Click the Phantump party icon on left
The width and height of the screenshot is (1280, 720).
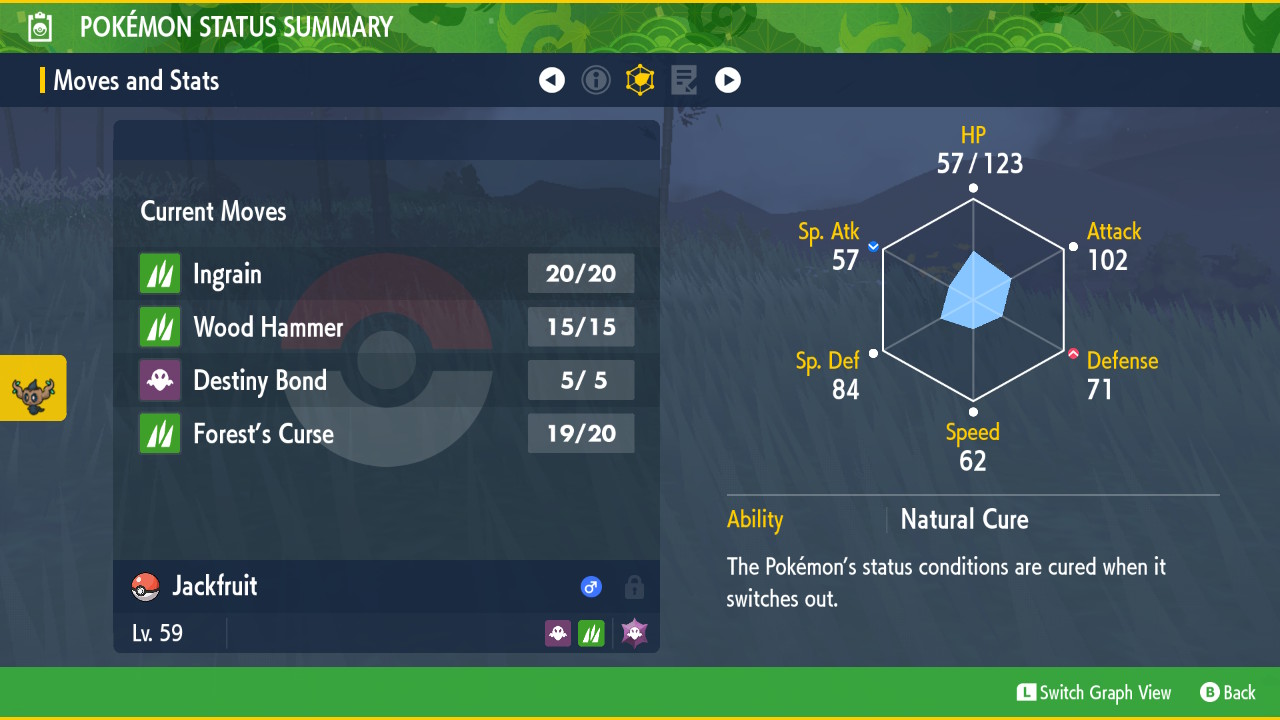[x=33, y=388]
